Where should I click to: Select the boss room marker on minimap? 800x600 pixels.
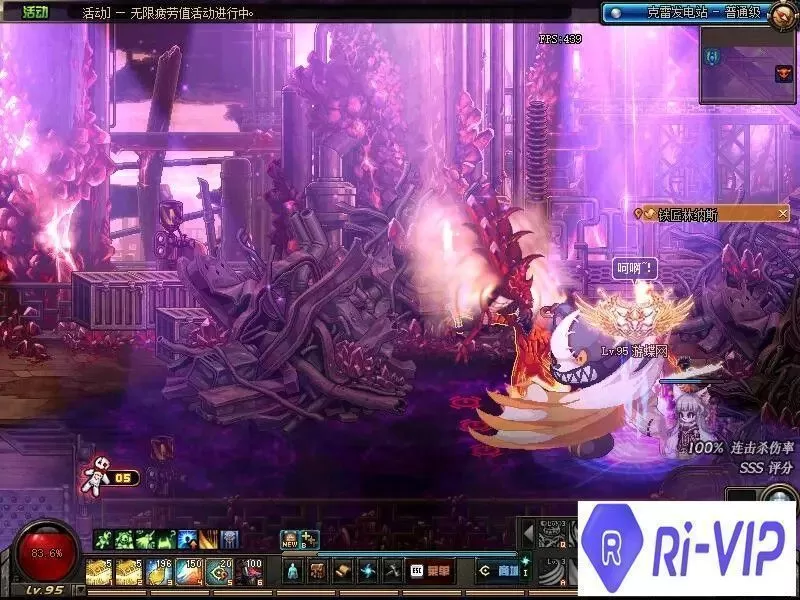tap(783, 73)
